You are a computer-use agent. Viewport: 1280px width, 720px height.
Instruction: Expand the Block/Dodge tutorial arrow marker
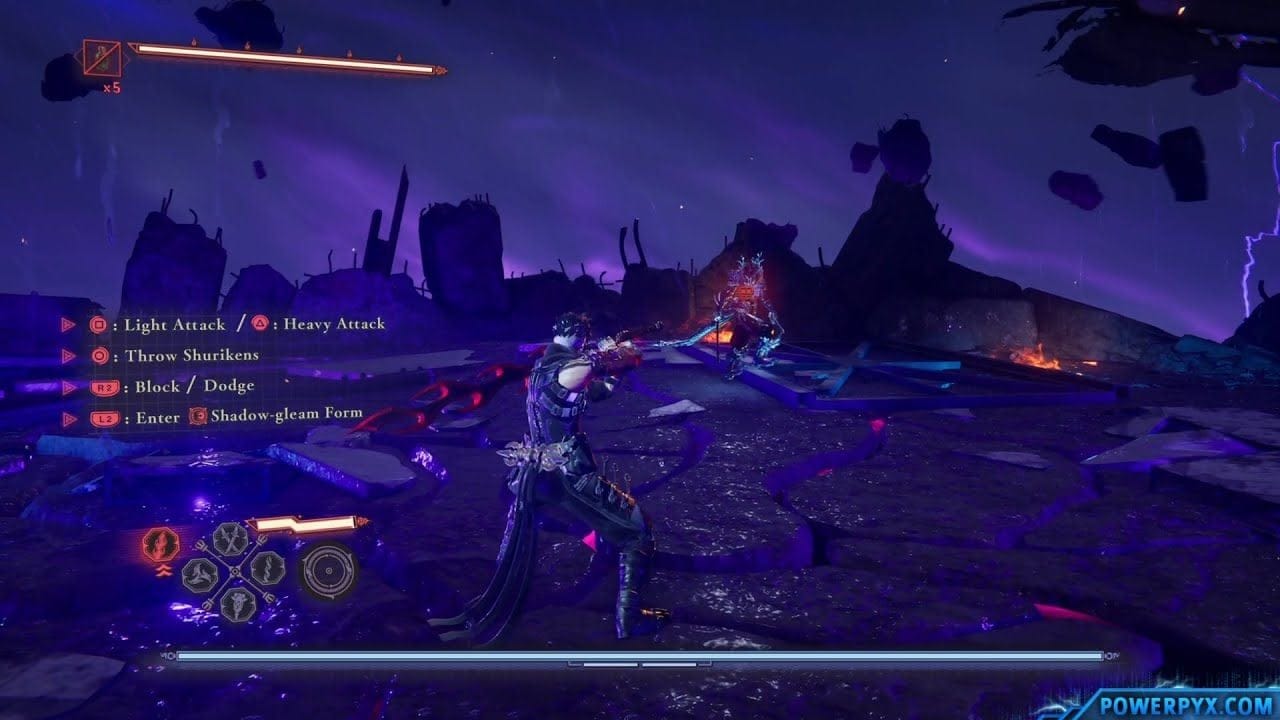coord(68,386)
